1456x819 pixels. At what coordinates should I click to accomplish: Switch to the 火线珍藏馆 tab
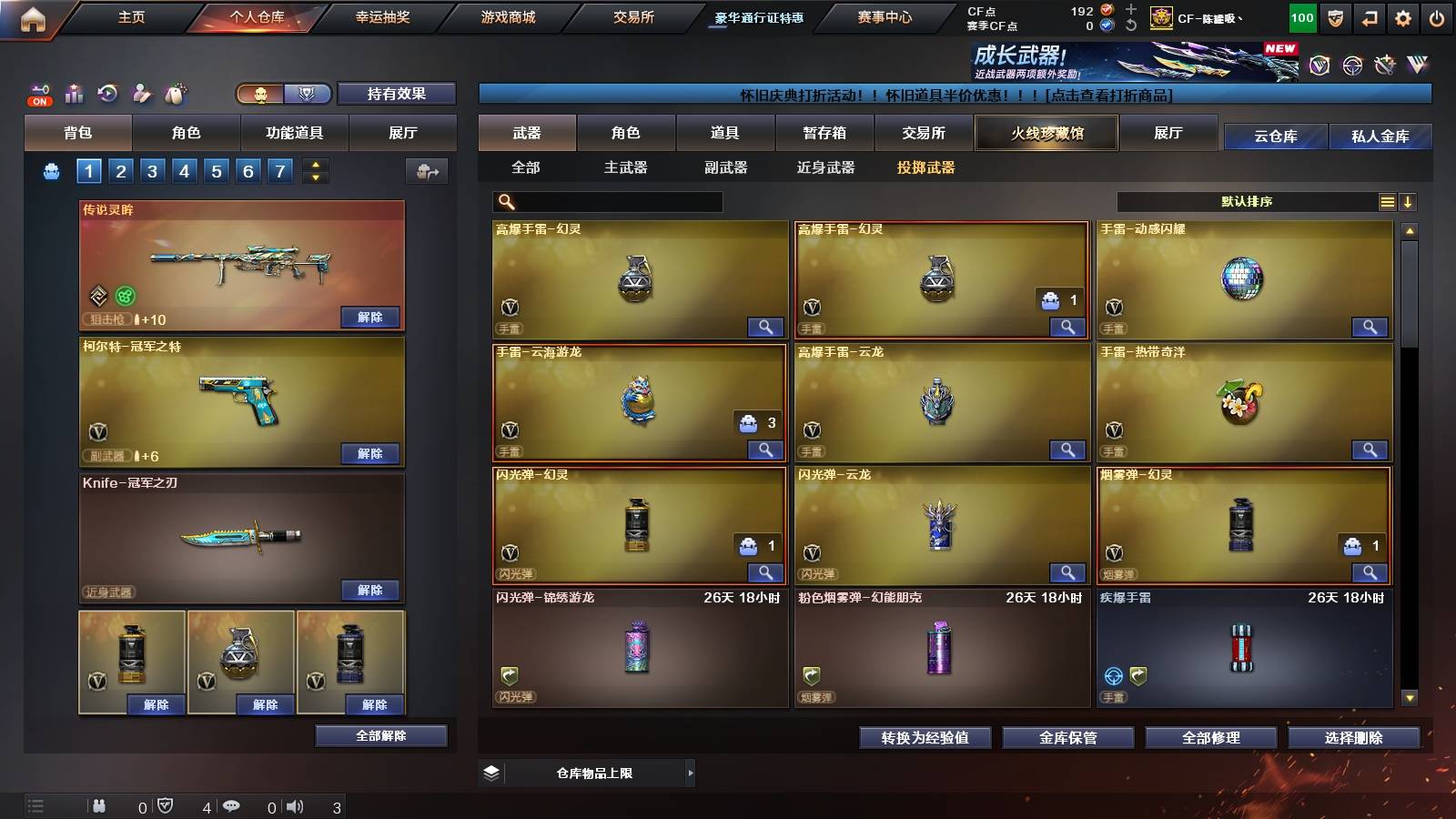click(1046, 133)
